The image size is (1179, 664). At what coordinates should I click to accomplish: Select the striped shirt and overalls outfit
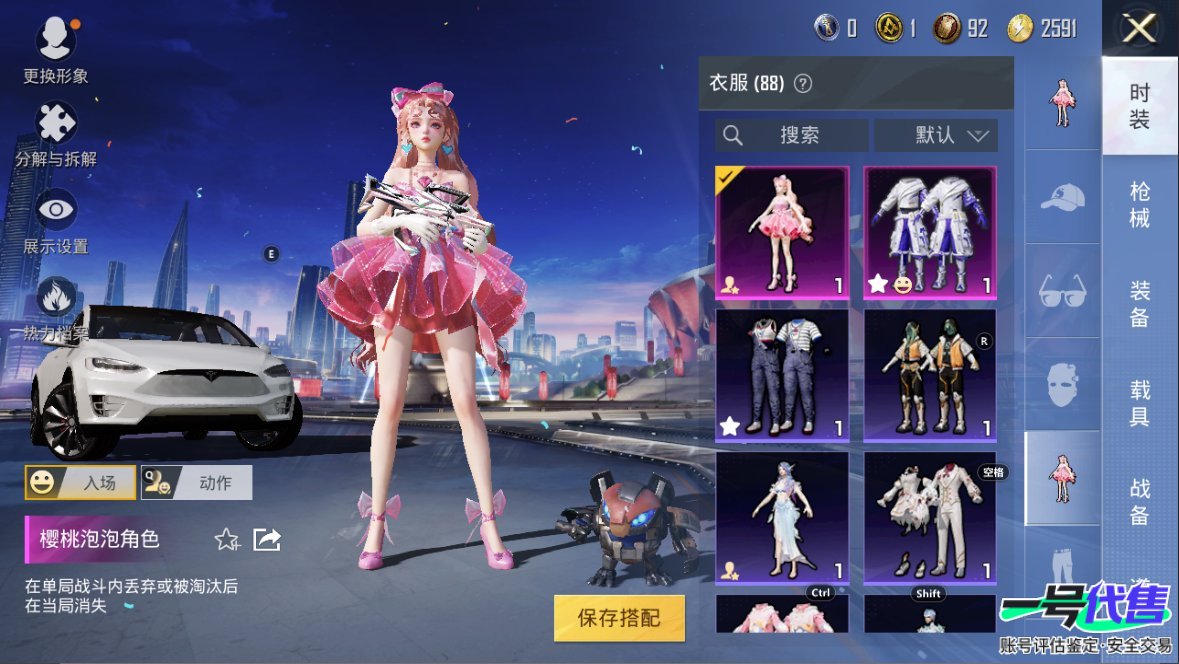click(x=782, y=374)
